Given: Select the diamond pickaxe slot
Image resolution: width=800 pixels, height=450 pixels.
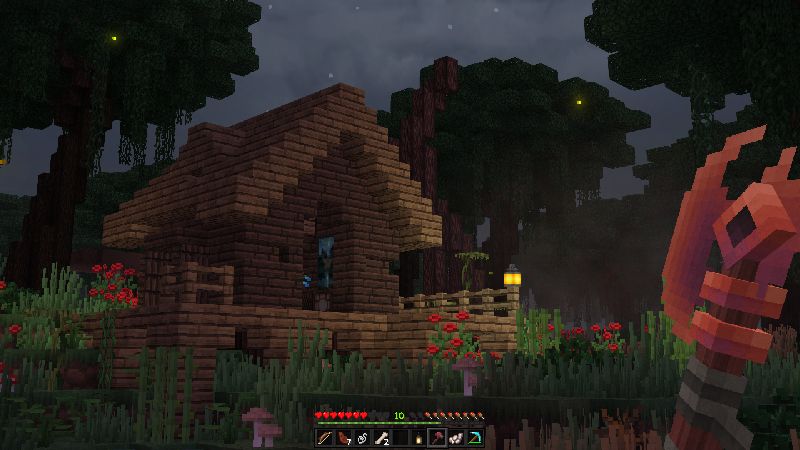Looking at the screenshot, I should pyautogui.click(x=474, y=438).
